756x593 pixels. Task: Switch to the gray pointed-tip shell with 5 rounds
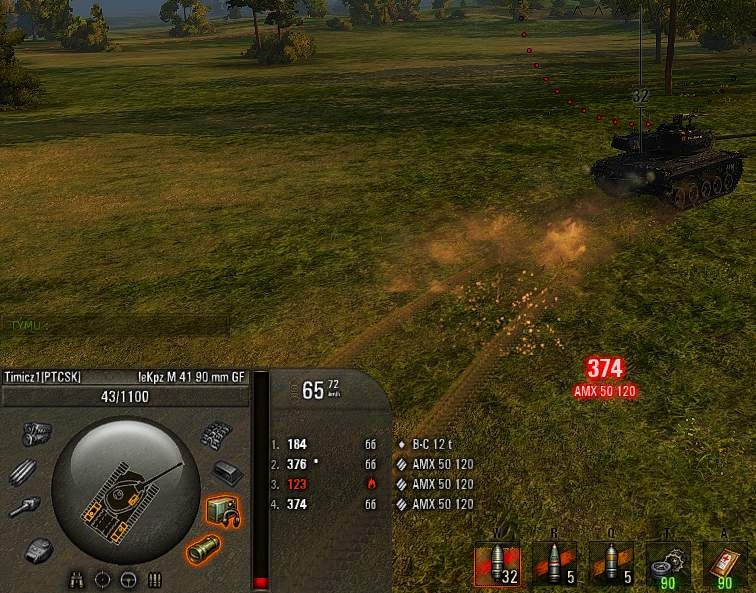553,563
